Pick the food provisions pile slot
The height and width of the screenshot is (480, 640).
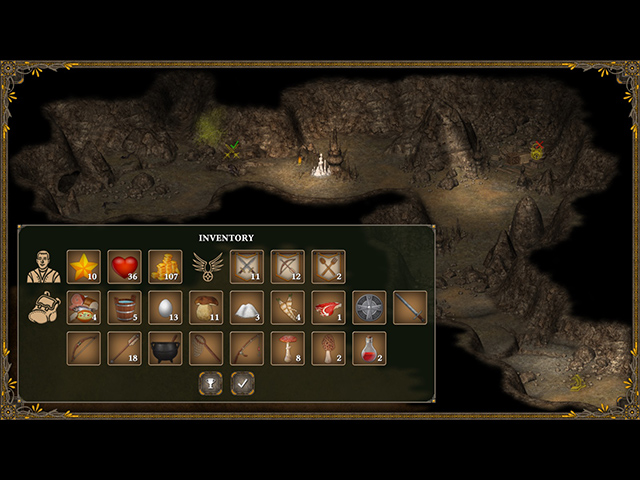[84, 308]
